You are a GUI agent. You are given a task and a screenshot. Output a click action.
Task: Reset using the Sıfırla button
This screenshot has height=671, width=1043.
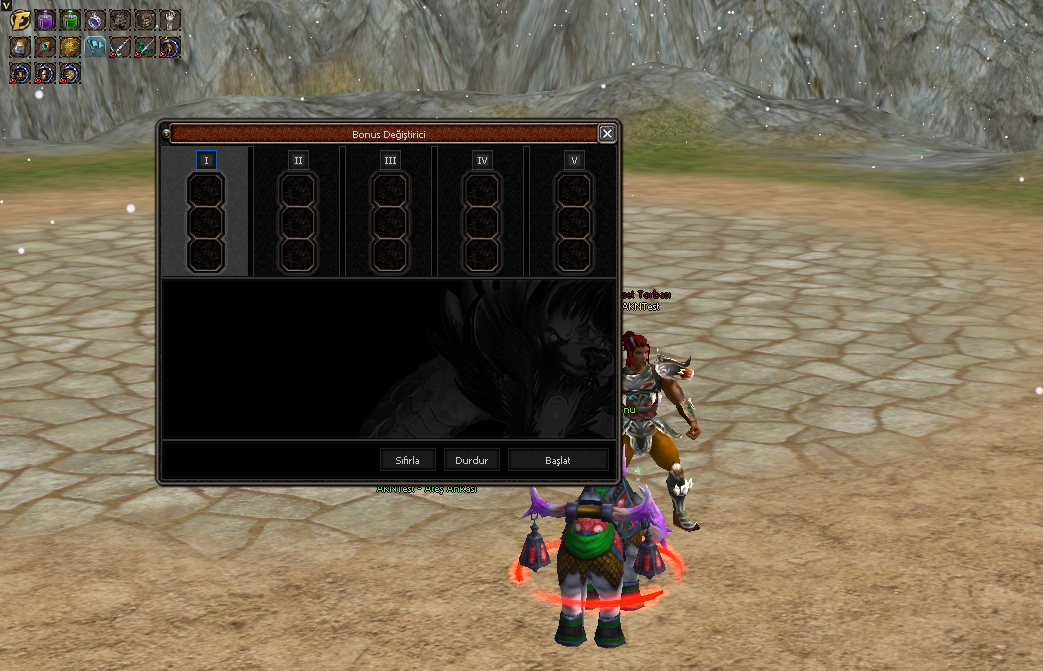tap(408, 460)
